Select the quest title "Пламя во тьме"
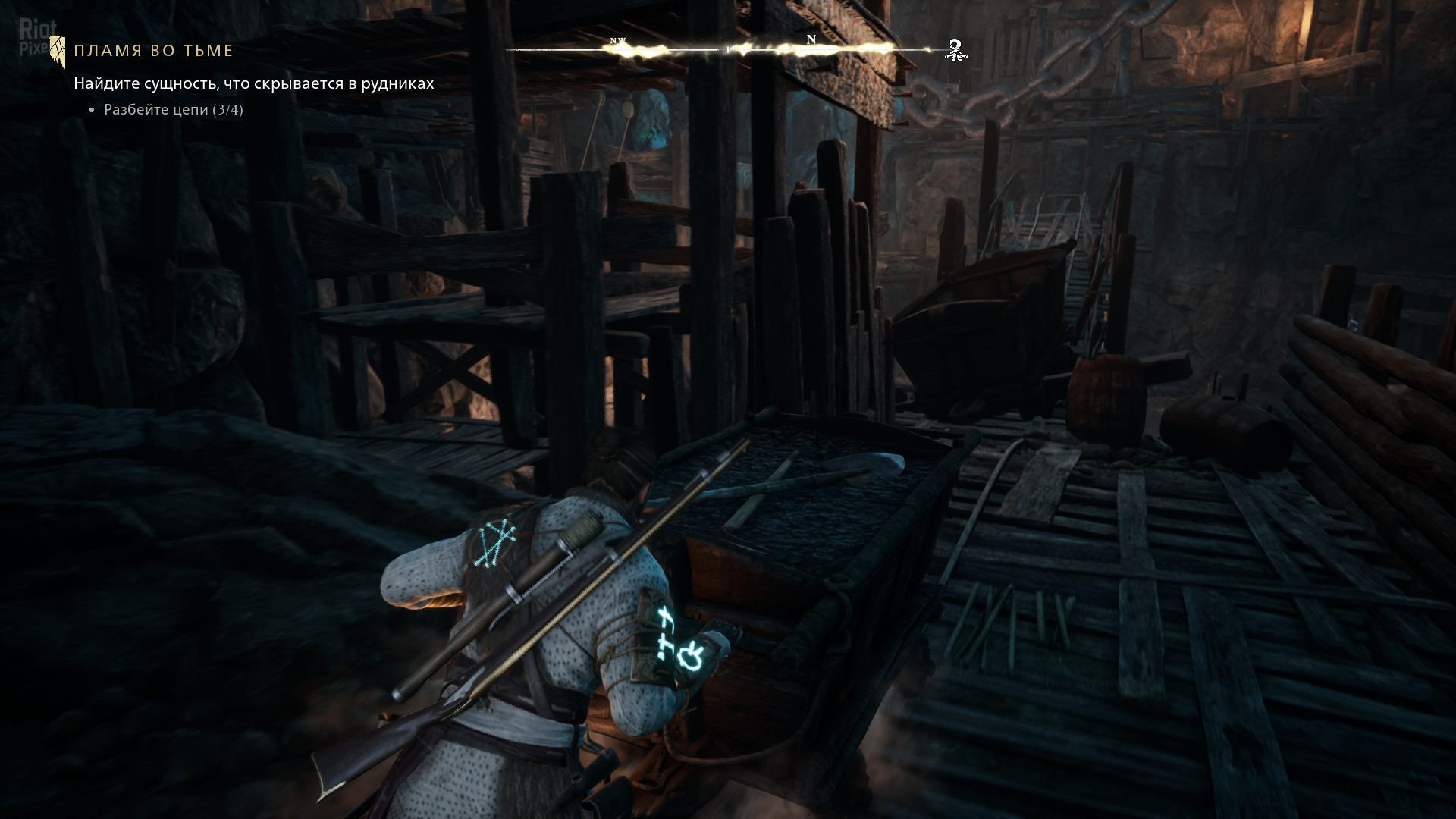This screenshot has width=1456, height=819. 153,51
